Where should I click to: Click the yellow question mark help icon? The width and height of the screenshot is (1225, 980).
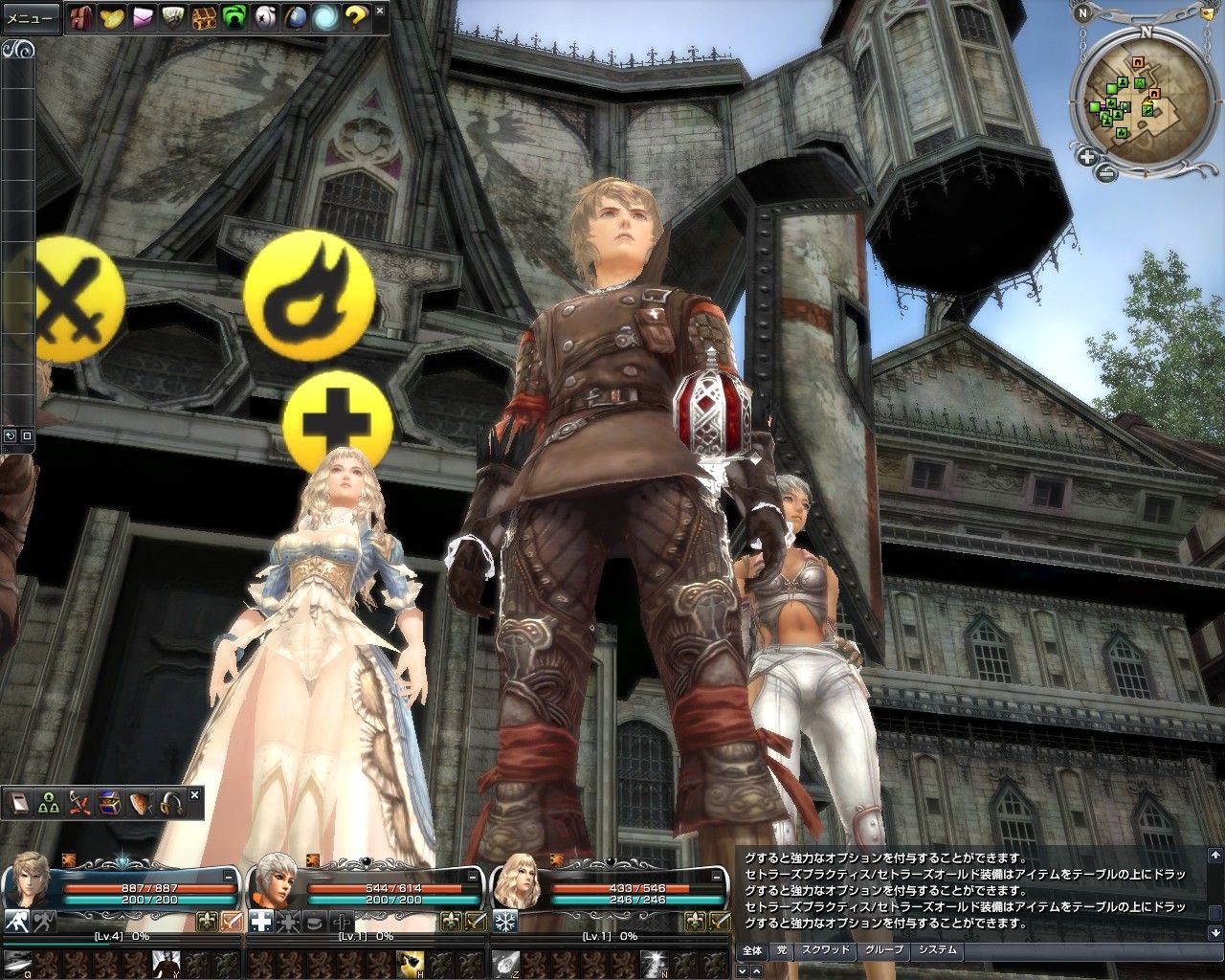click(x=356, y=17)
